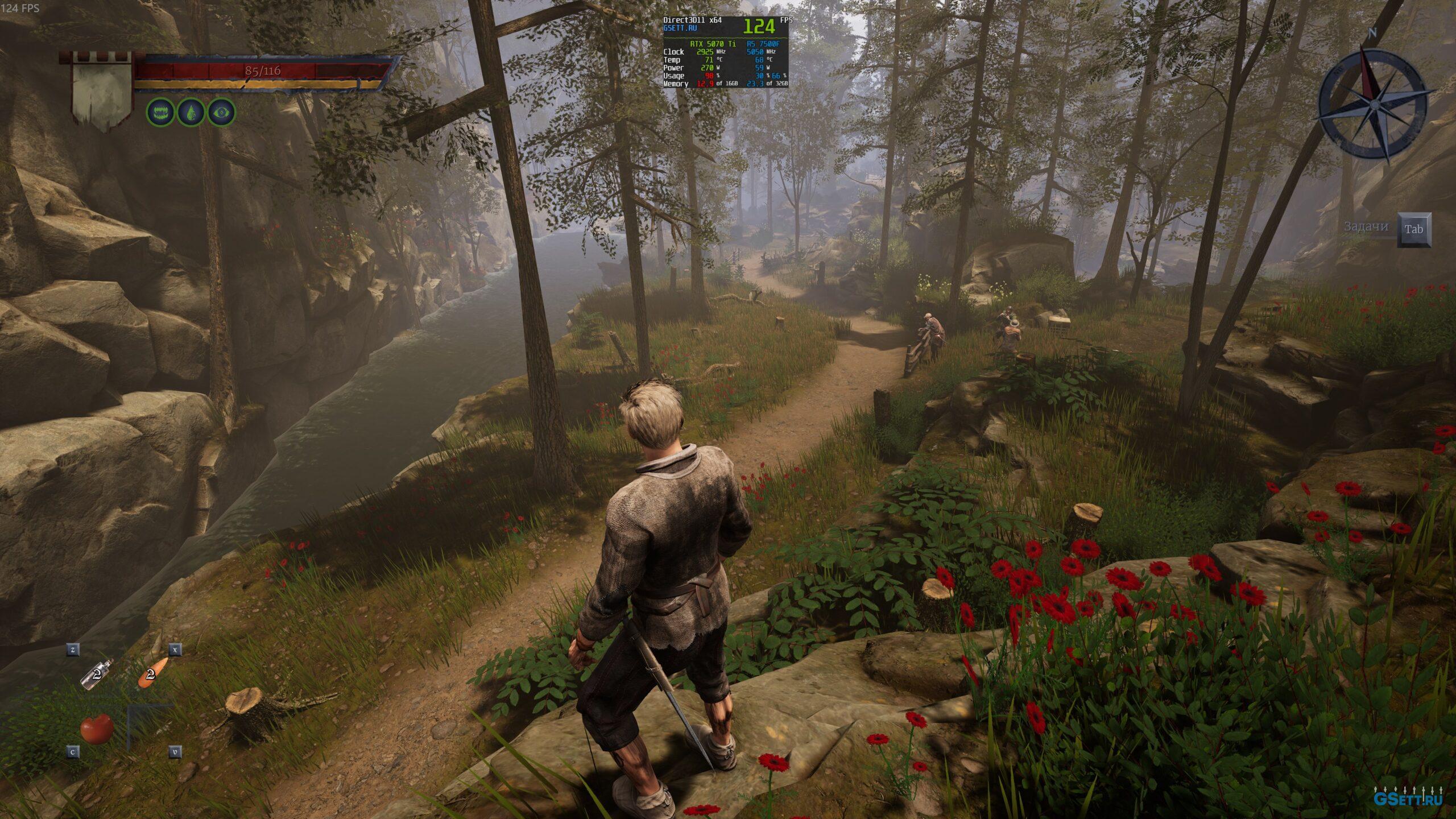Screen dimensions: 1456x819
Task: Check the green droplet status effect
Action: coord(191,113)
